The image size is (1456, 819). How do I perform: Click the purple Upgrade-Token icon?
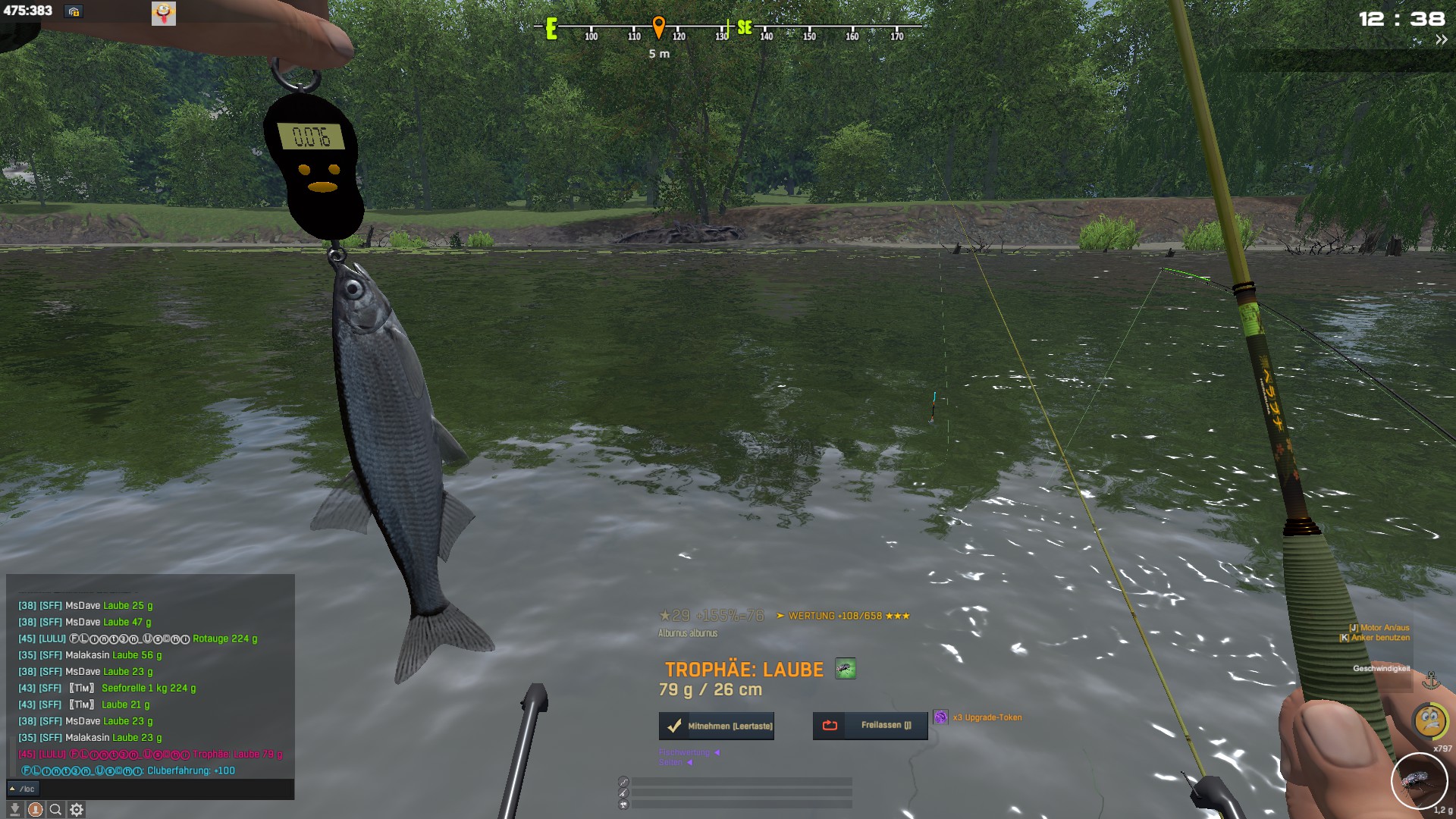[x=940, y=717]
